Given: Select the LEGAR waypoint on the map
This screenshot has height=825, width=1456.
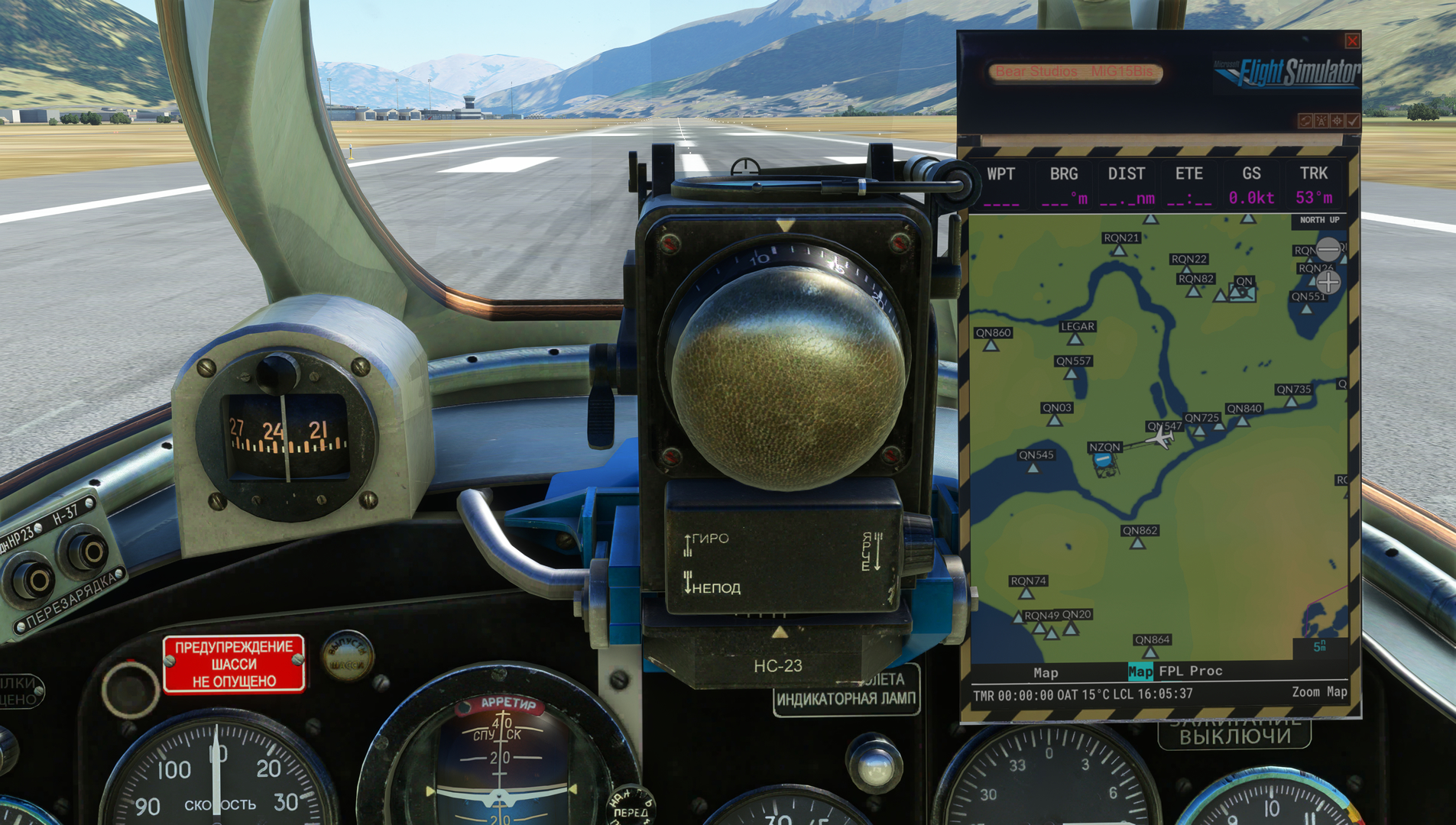Looking at the screenshot, I should (x=1075, y=338).
